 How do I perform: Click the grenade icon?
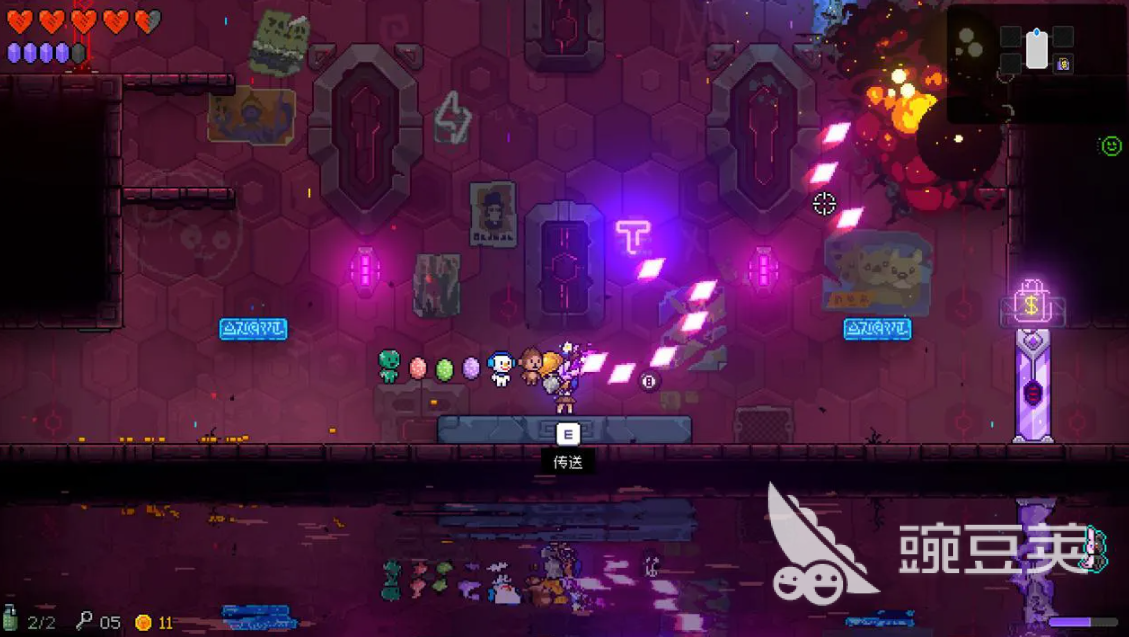(x=11, y=619)
